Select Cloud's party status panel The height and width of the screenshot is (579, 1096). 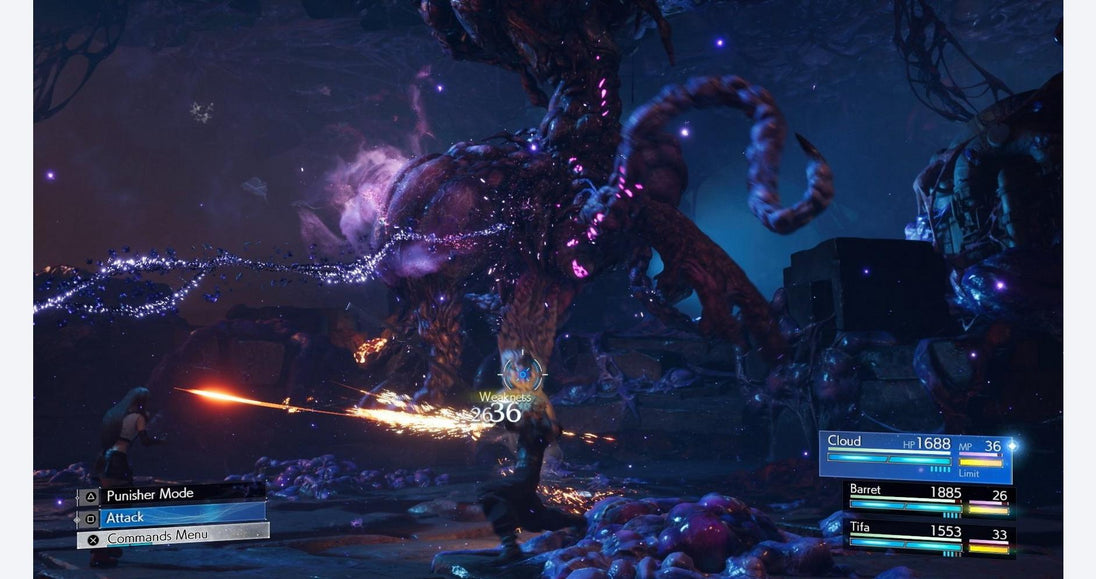(914, 455)
